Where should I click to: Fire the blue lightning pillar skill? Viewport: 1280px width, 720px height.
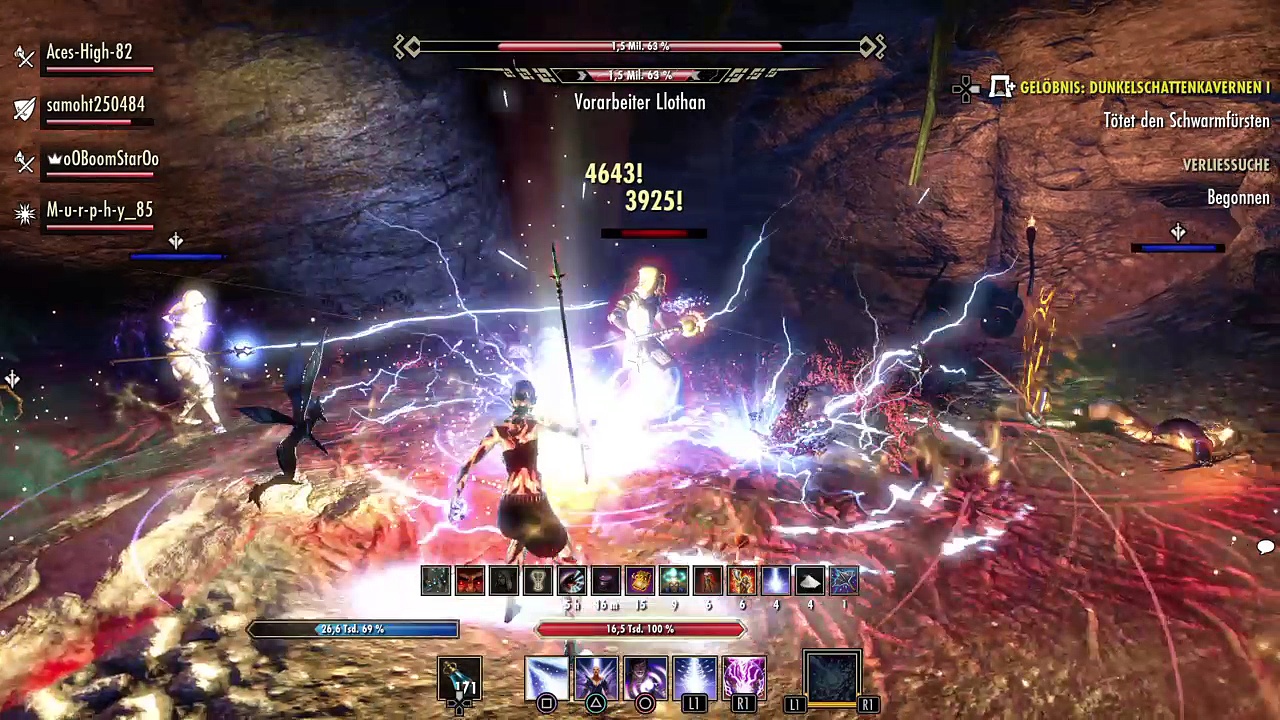click(695, 678)
